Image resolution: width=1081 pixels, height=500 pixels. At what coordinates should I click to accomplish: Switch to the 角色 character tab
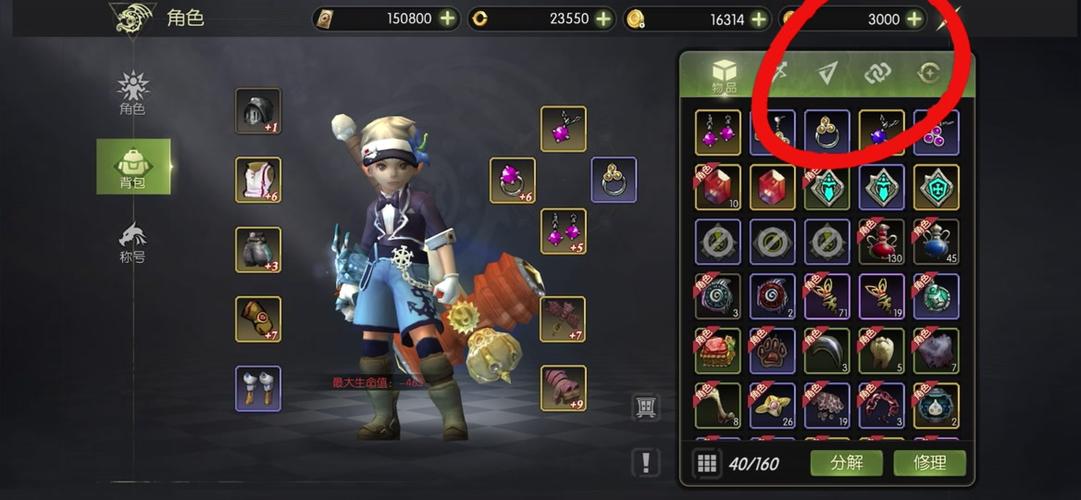[132, 93]
